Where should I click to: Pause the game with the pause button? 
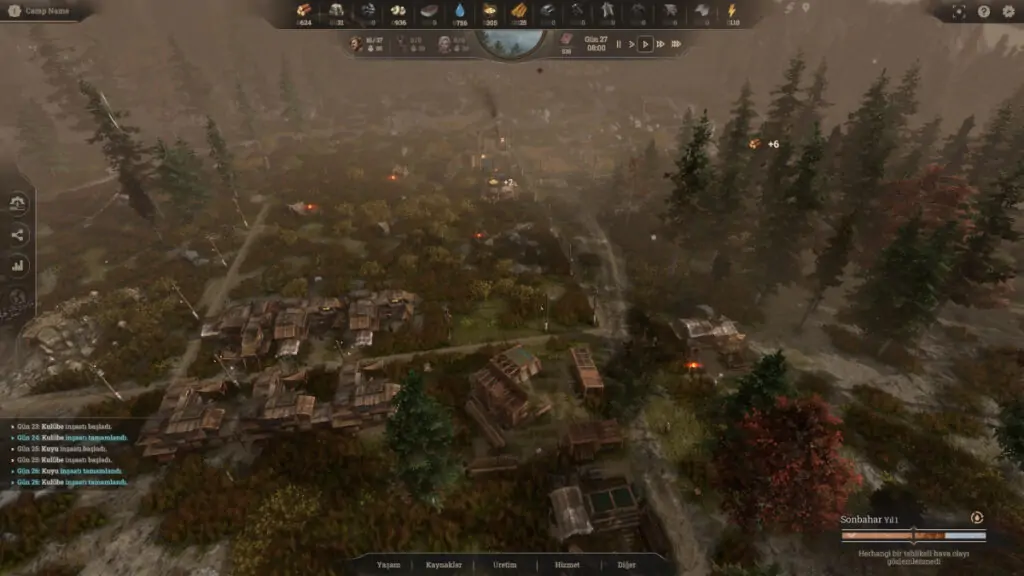618,44
